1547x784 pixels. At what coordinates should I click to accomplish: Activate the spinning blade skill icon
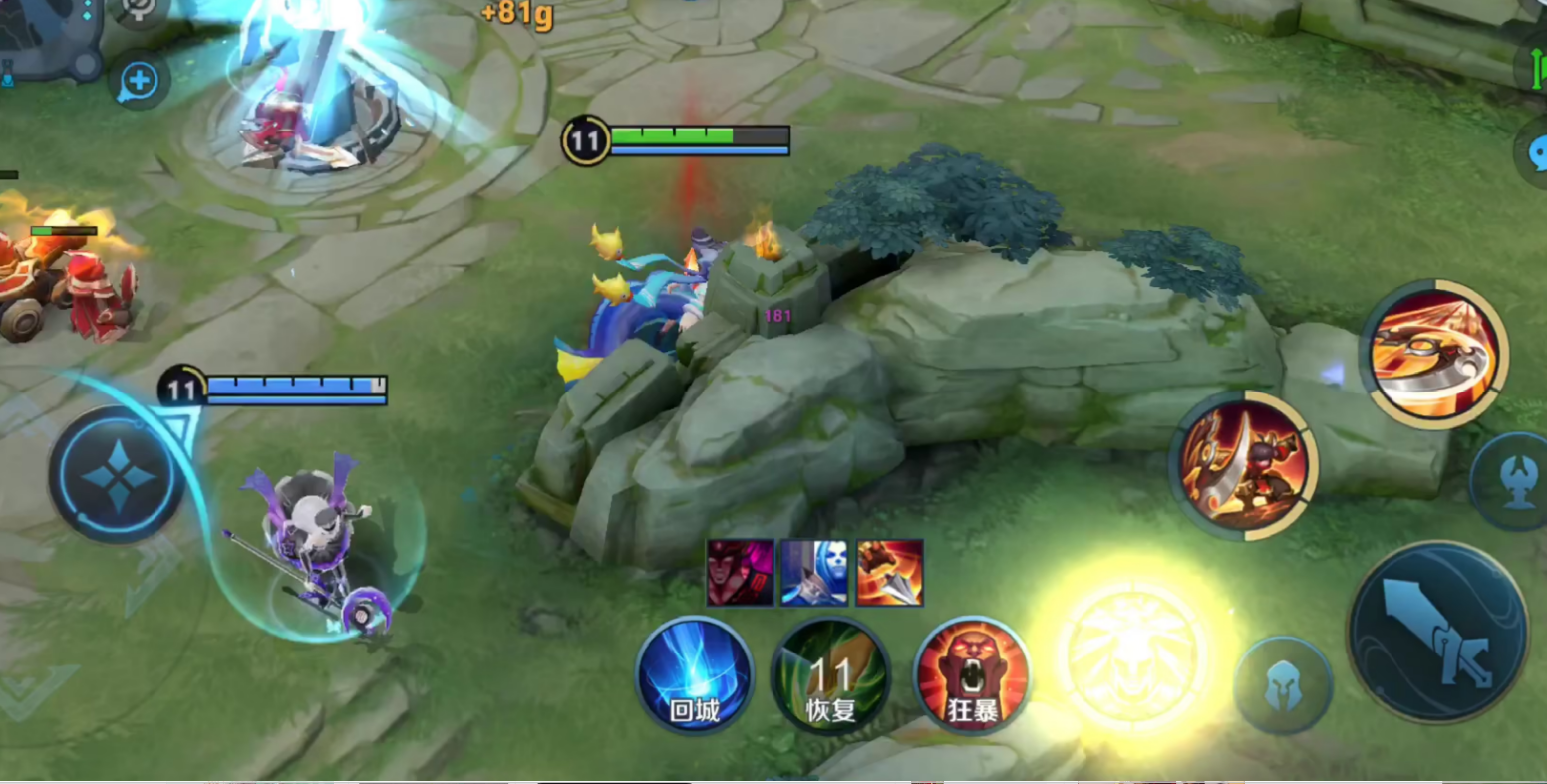(x=1433, y=354)
